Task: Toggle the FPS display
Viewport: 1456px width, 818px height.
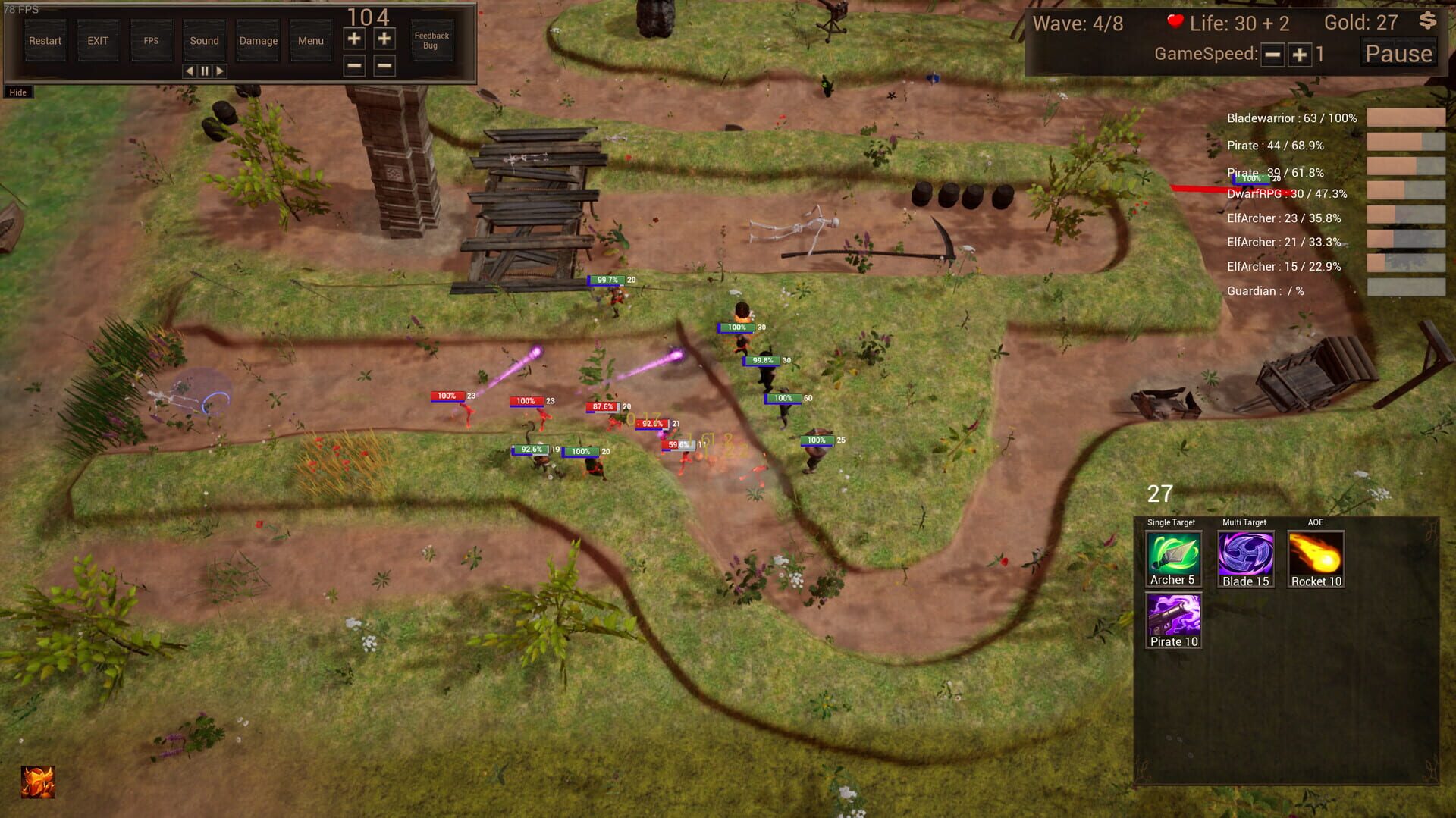Action: point(150,40)
